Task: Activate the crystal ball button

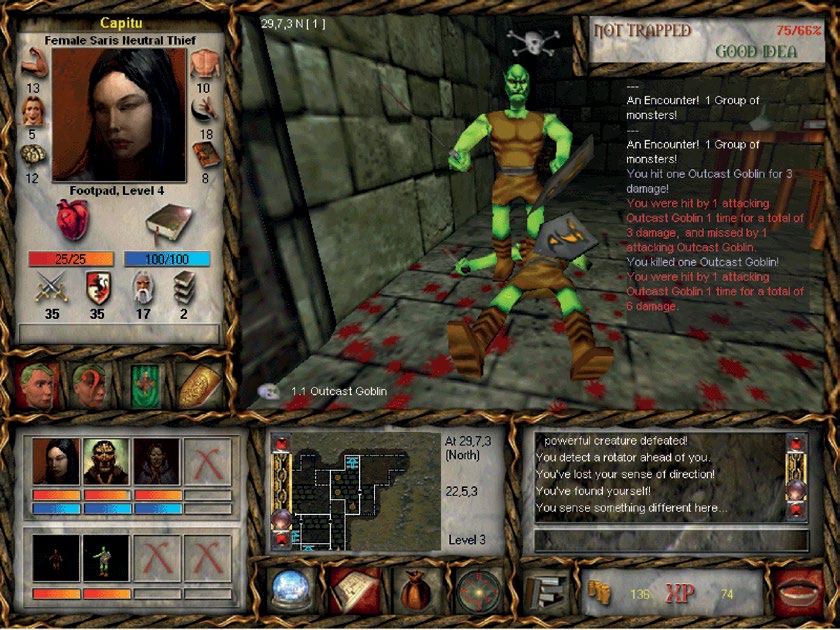Action: (292, 590)
